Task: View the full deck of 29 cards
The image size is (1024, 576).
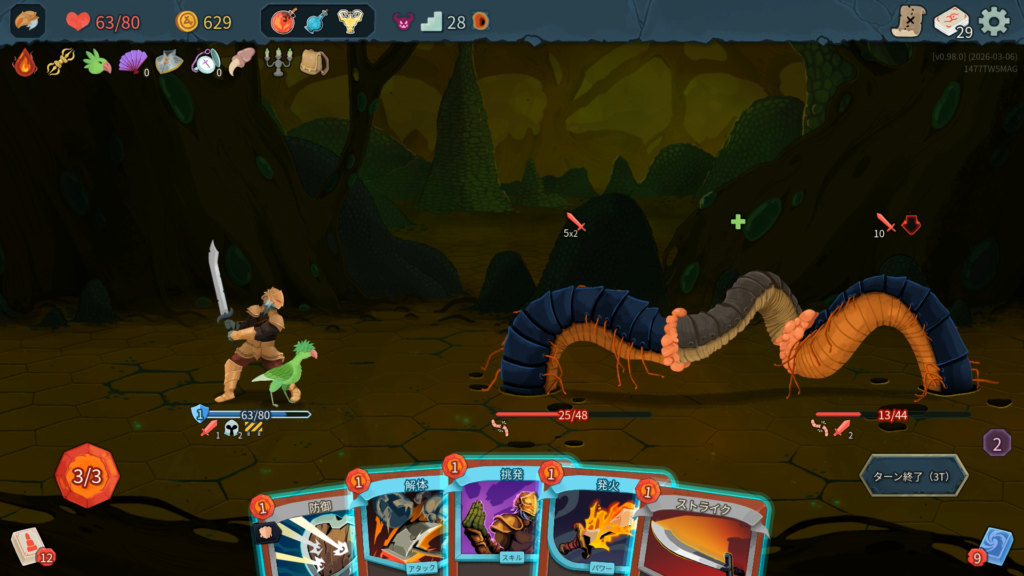Action: click(x=951, y=21)
